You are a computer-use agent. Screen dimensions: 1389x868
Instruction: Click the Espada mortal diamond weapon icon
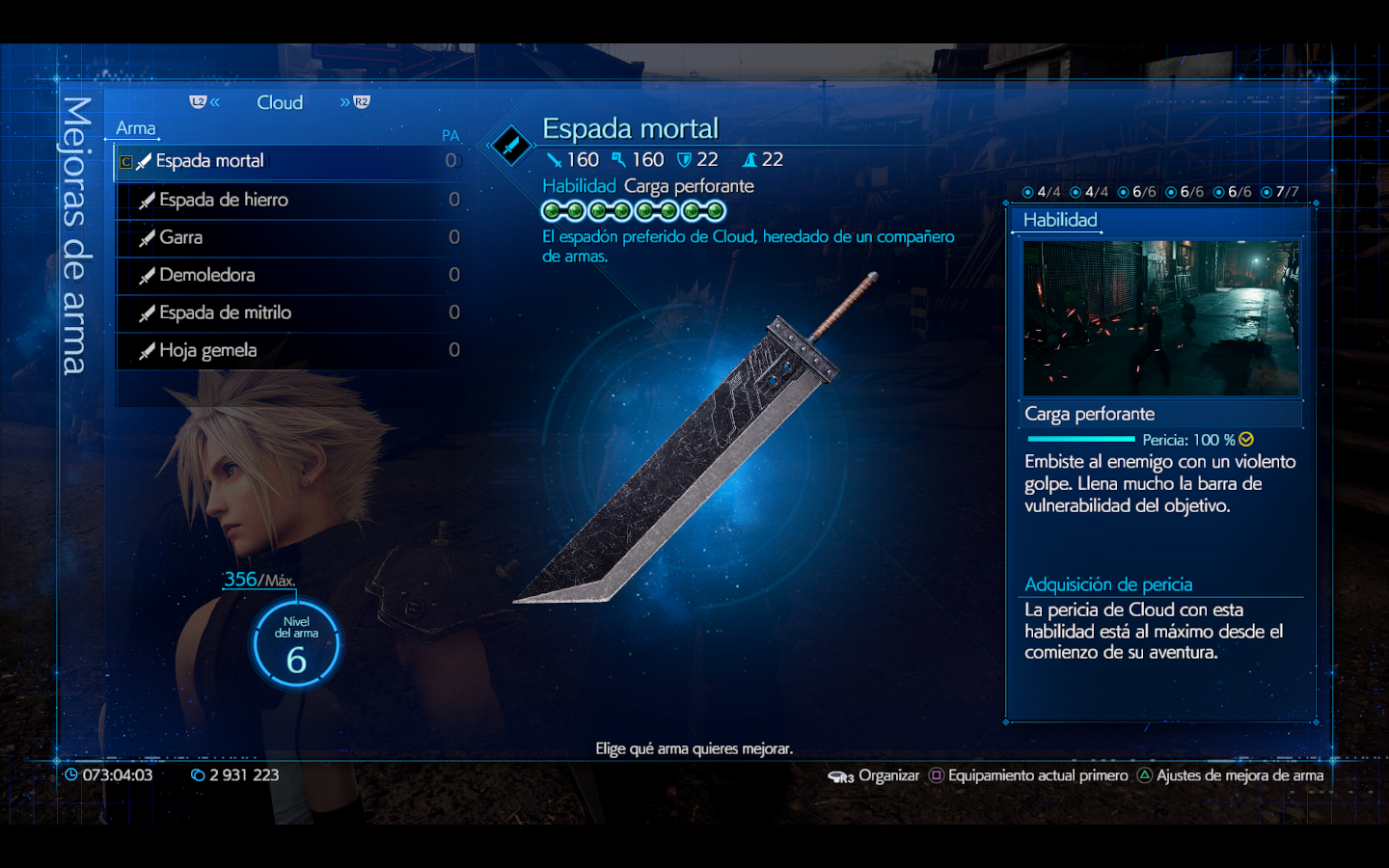[x=510, y=147]
